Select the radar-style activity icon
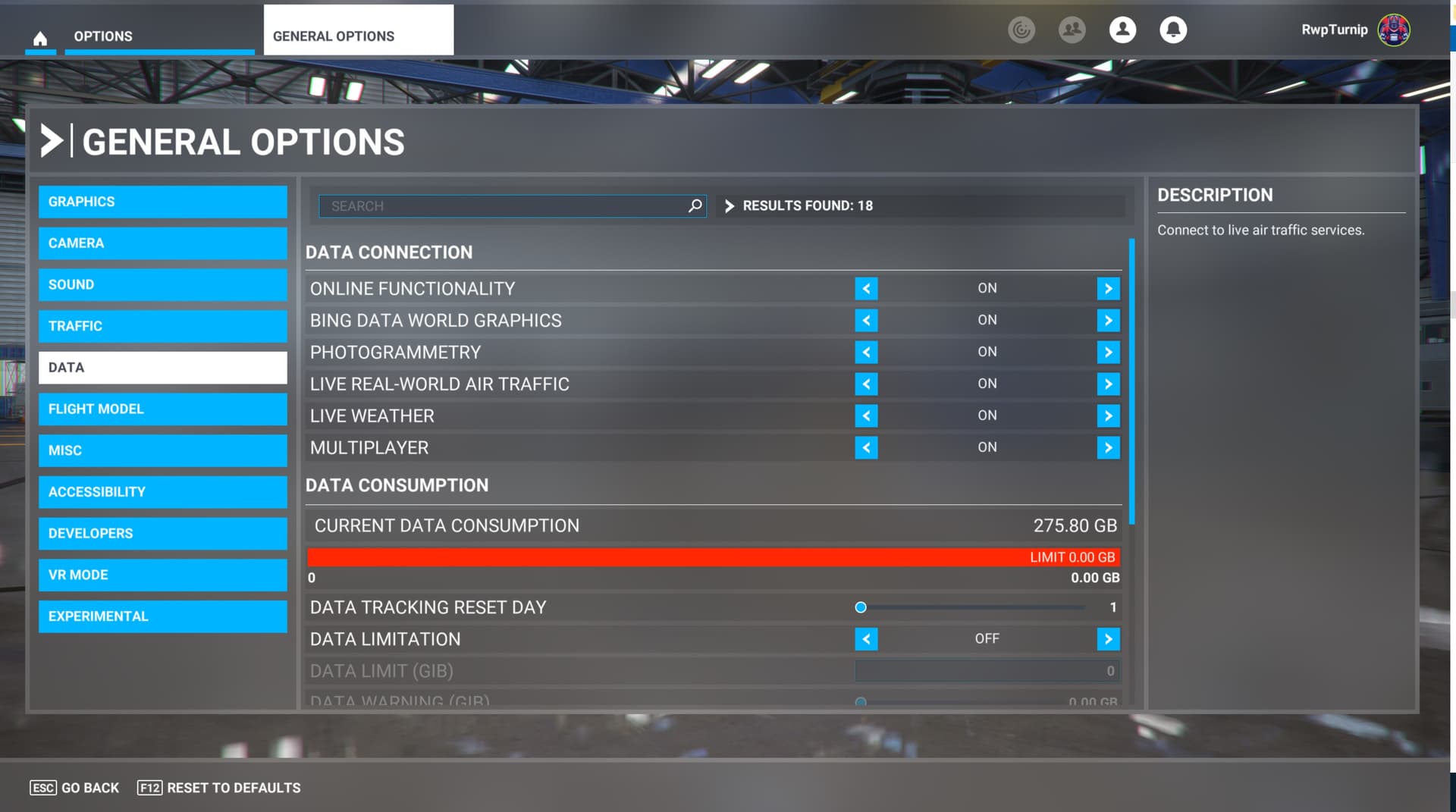Viewport: 1456px width, 812px height. click(1021, 30)
